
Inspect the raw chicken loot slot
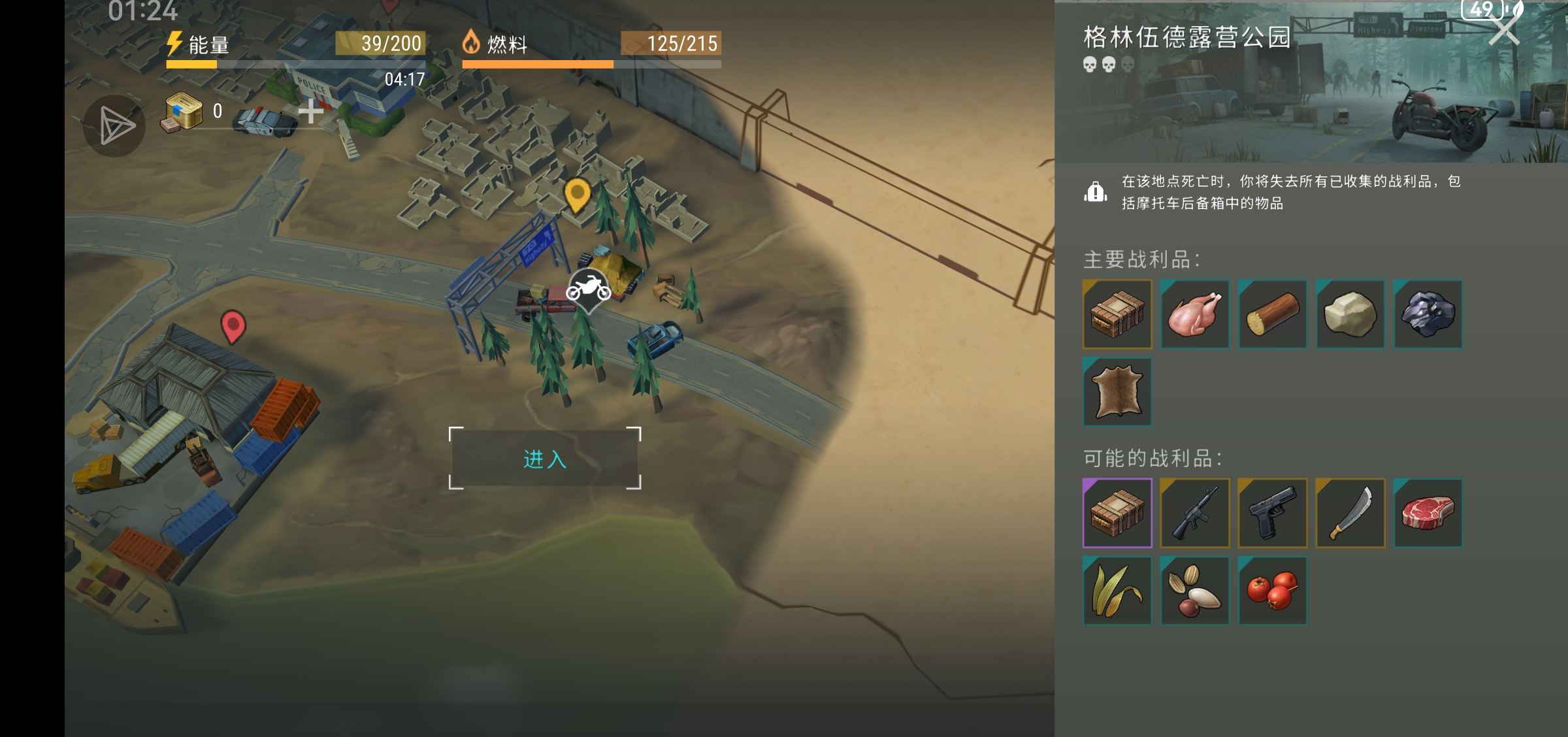1195,314
